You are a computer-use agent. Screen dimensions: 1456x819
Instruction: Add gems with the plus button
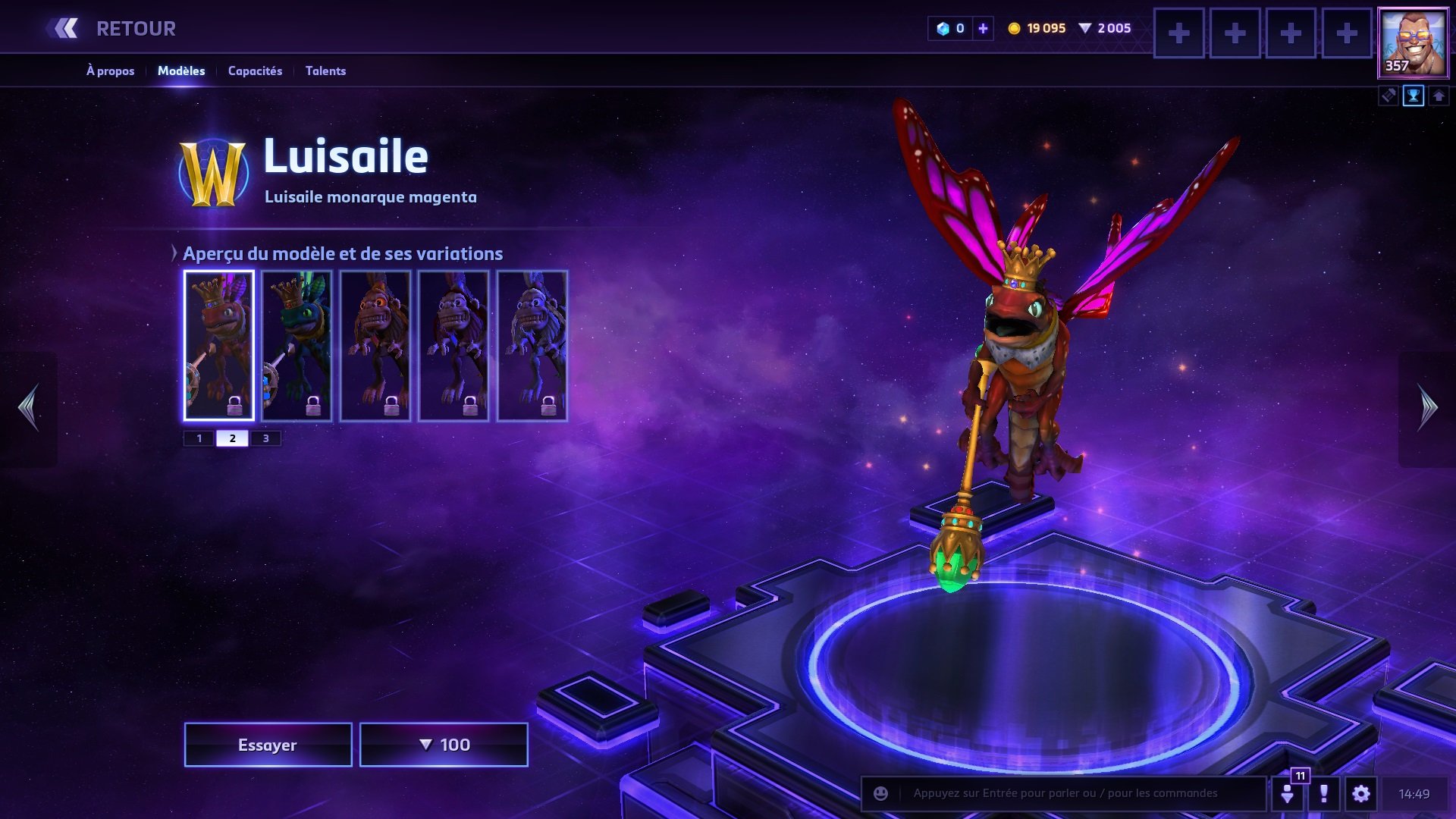[x=983, y=29]
